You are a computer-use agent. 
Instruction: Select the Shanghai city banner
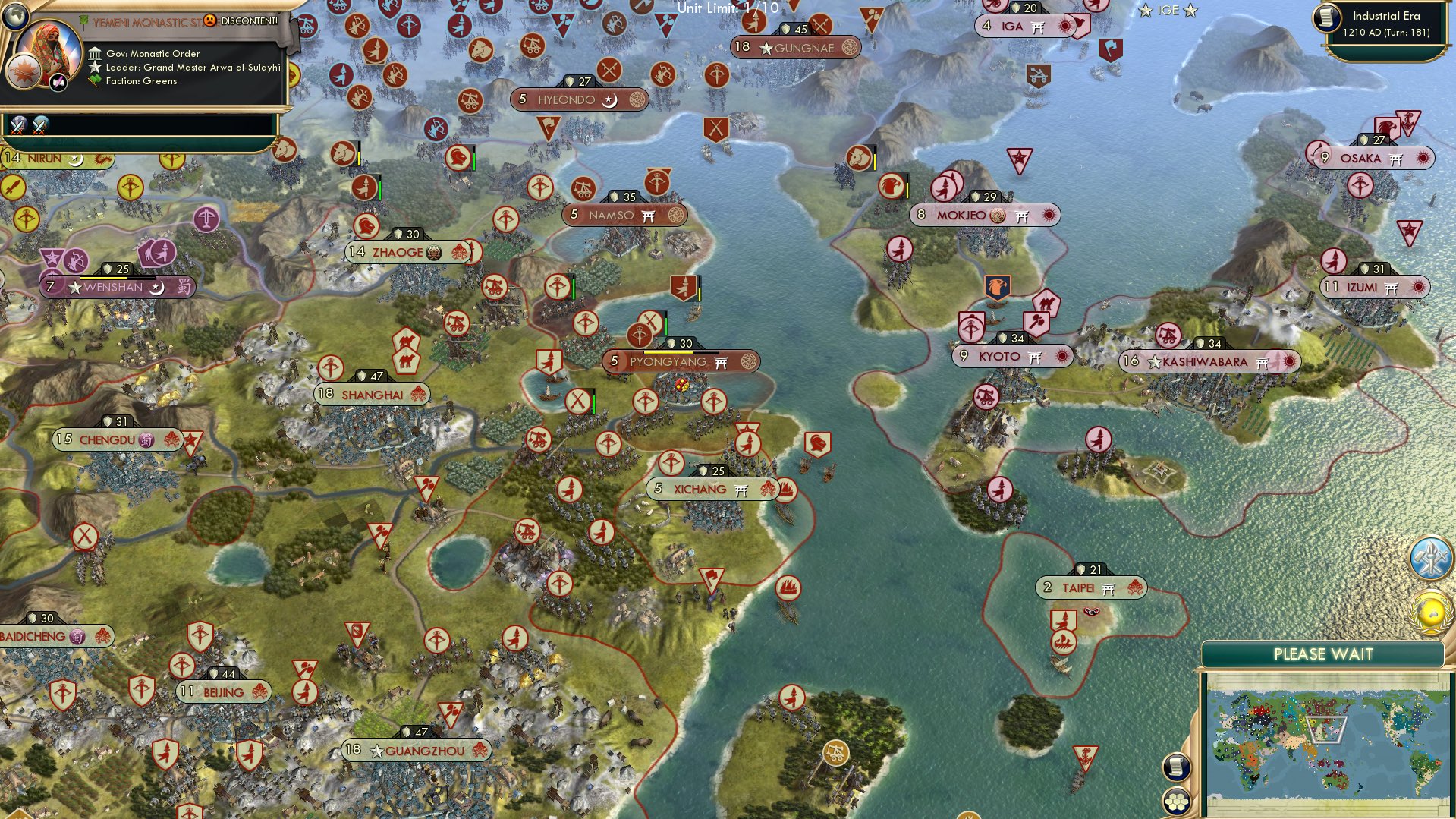tap(372, 394)
